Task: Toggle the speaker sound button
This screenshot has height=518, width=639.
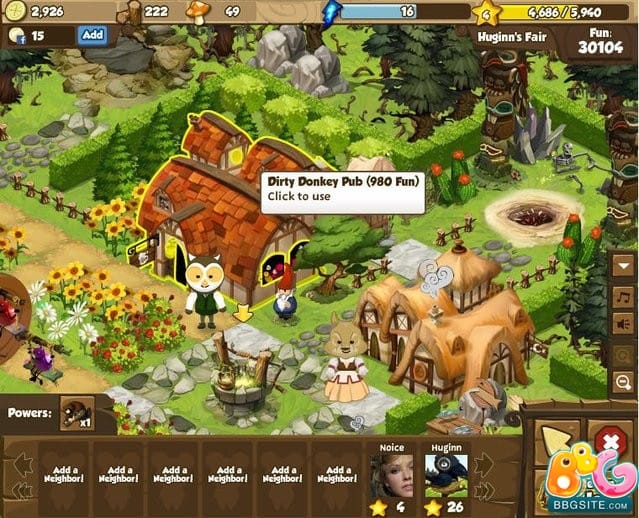Action: 623,325
